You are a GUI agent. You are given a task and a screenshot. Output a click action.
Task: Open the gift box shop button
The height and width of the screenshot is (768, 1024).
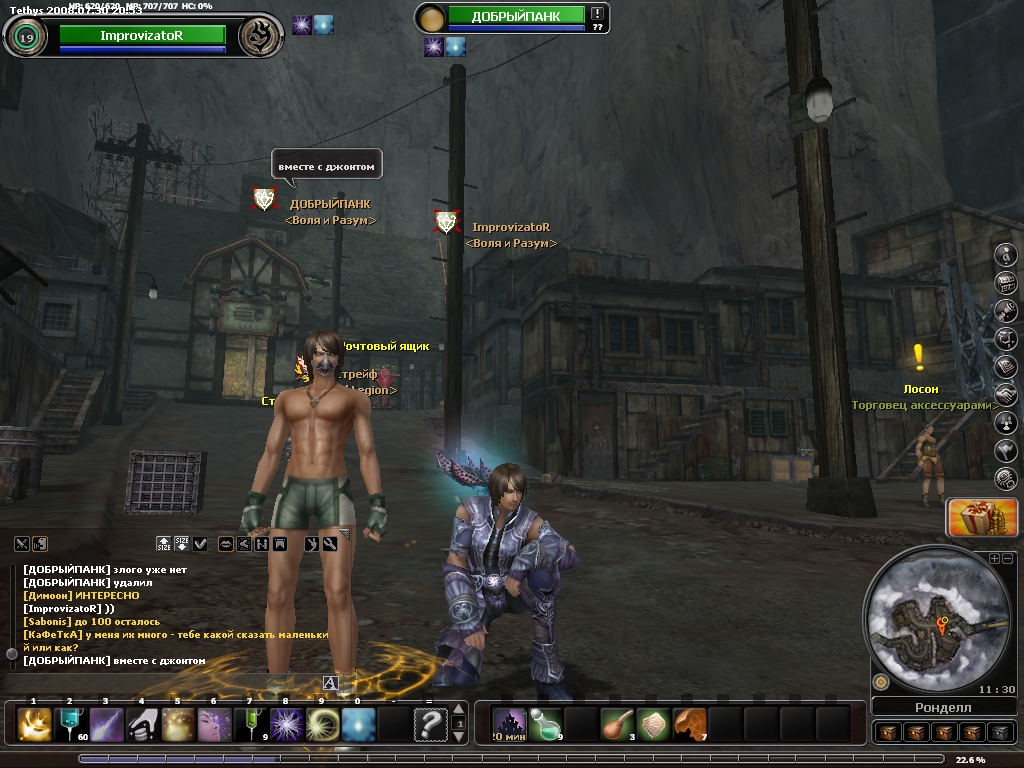(x=968, y=517)
